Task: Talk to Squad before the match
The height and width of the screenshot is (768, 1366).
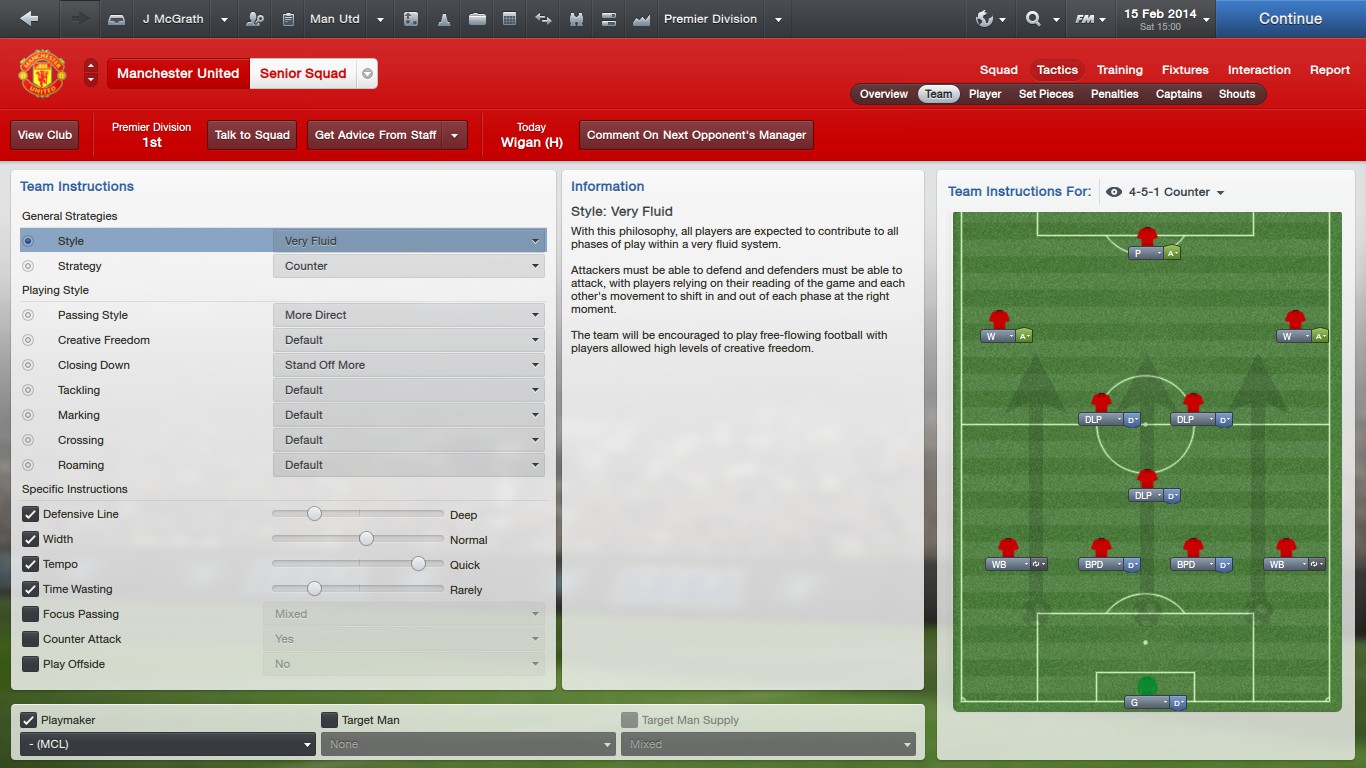Action: click(x=252, y=135)
